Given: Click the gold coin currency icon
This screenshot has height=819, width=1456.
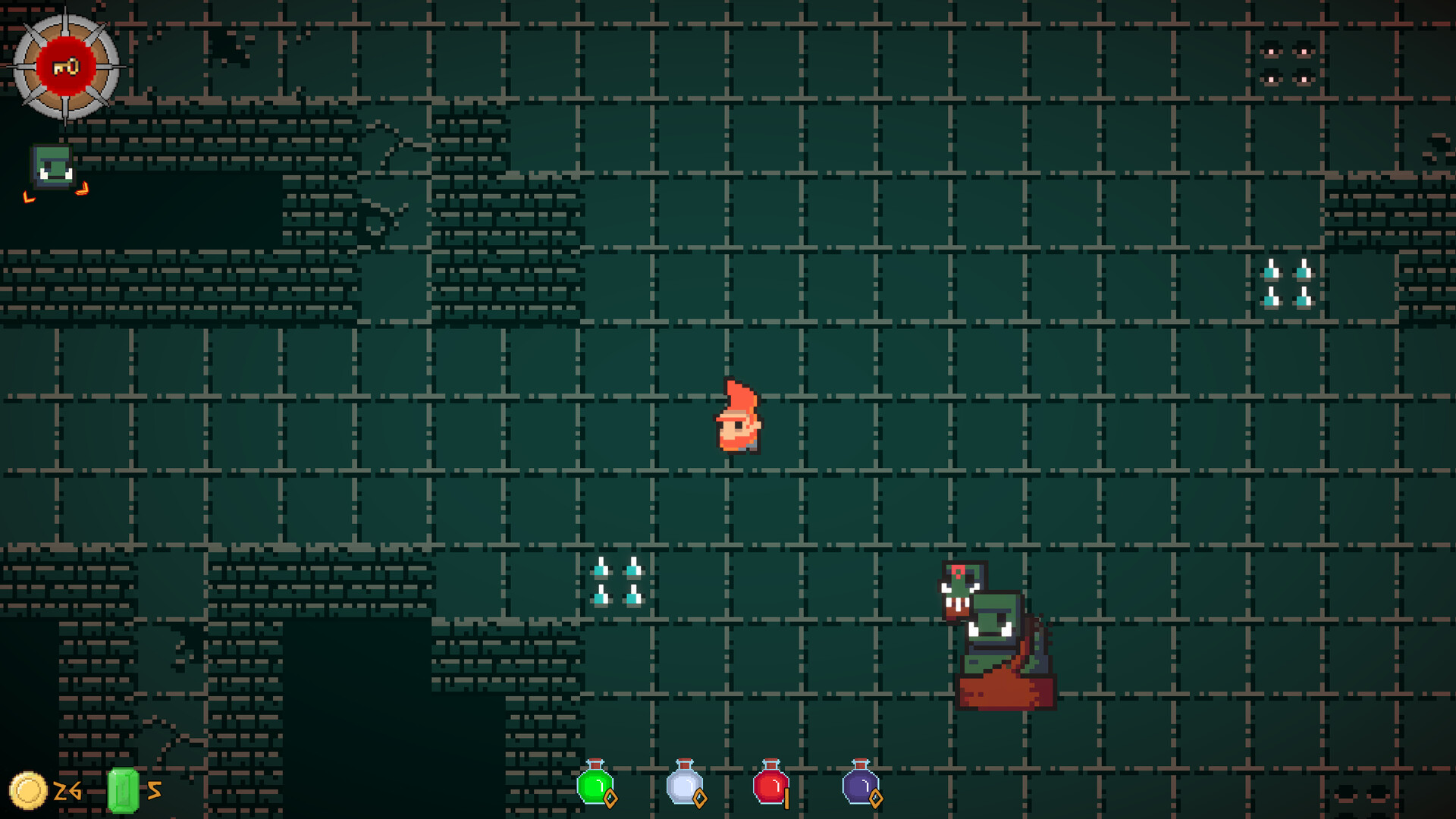Looking at the screenshot, I should click(x=29, y=792).
